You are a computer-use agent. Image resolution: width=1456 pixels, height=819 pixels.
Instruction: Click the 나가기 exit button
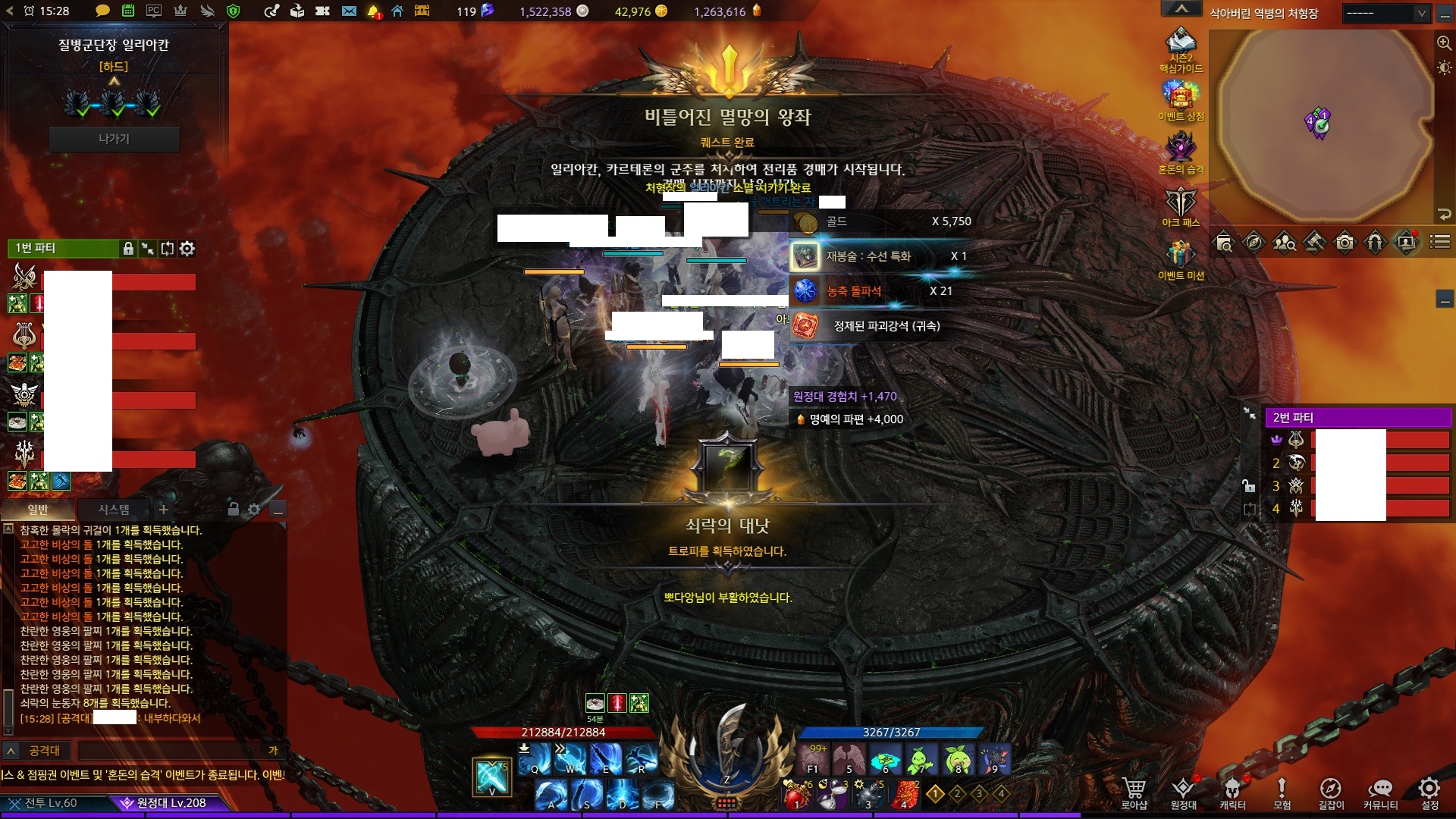[114, 139]
